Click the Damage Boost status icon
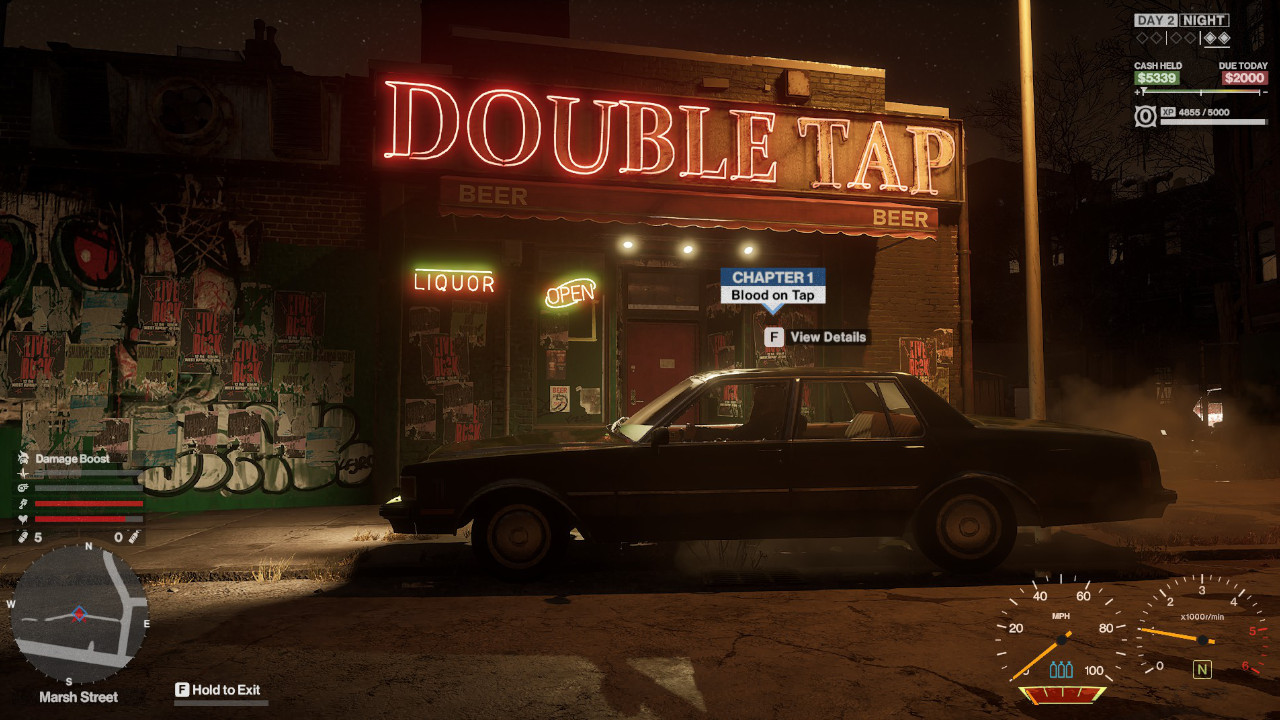Screen dimensions: 1280x720 23,458
